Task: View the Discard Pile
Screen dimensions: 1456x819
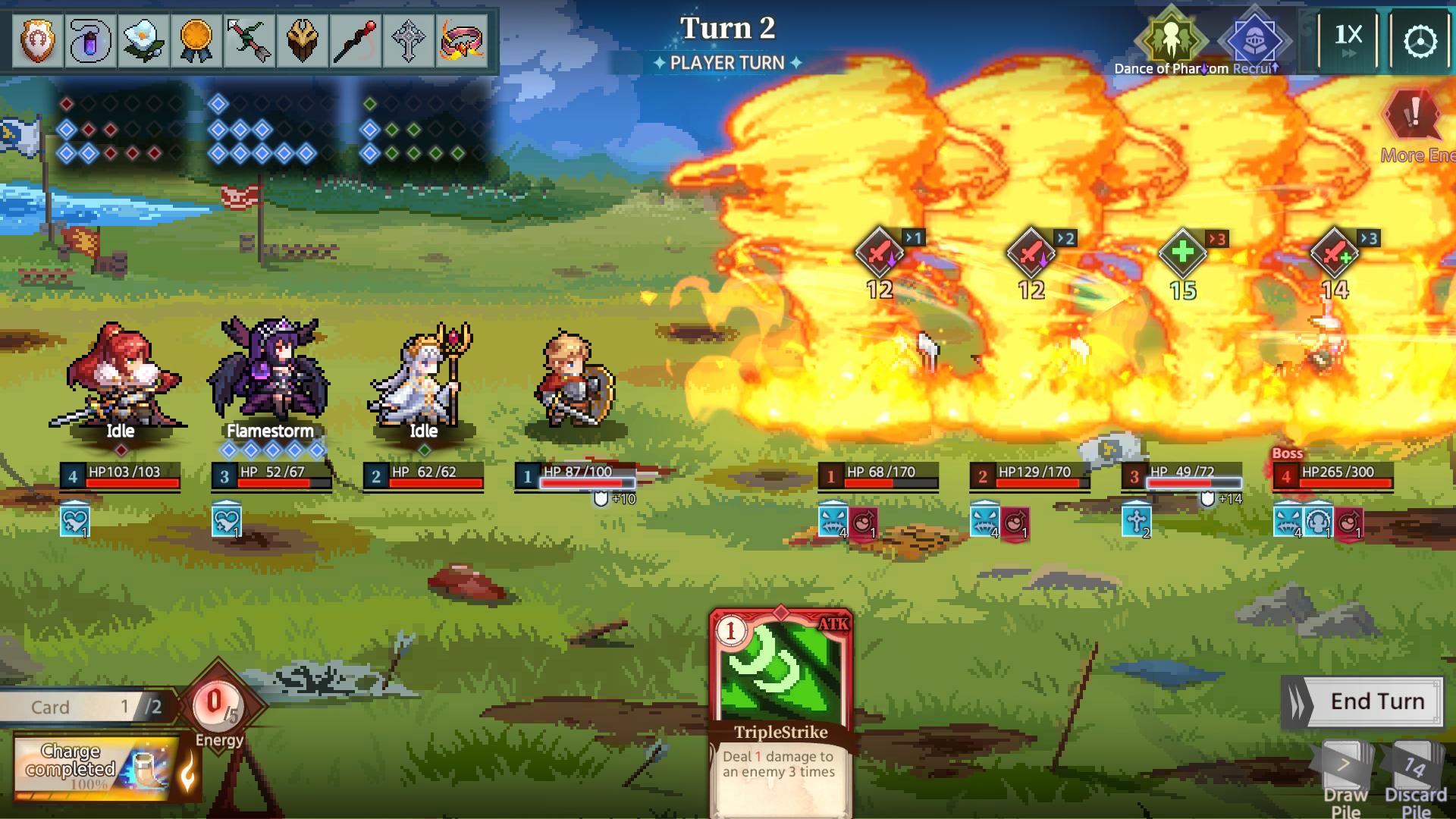Action: 1414,777
